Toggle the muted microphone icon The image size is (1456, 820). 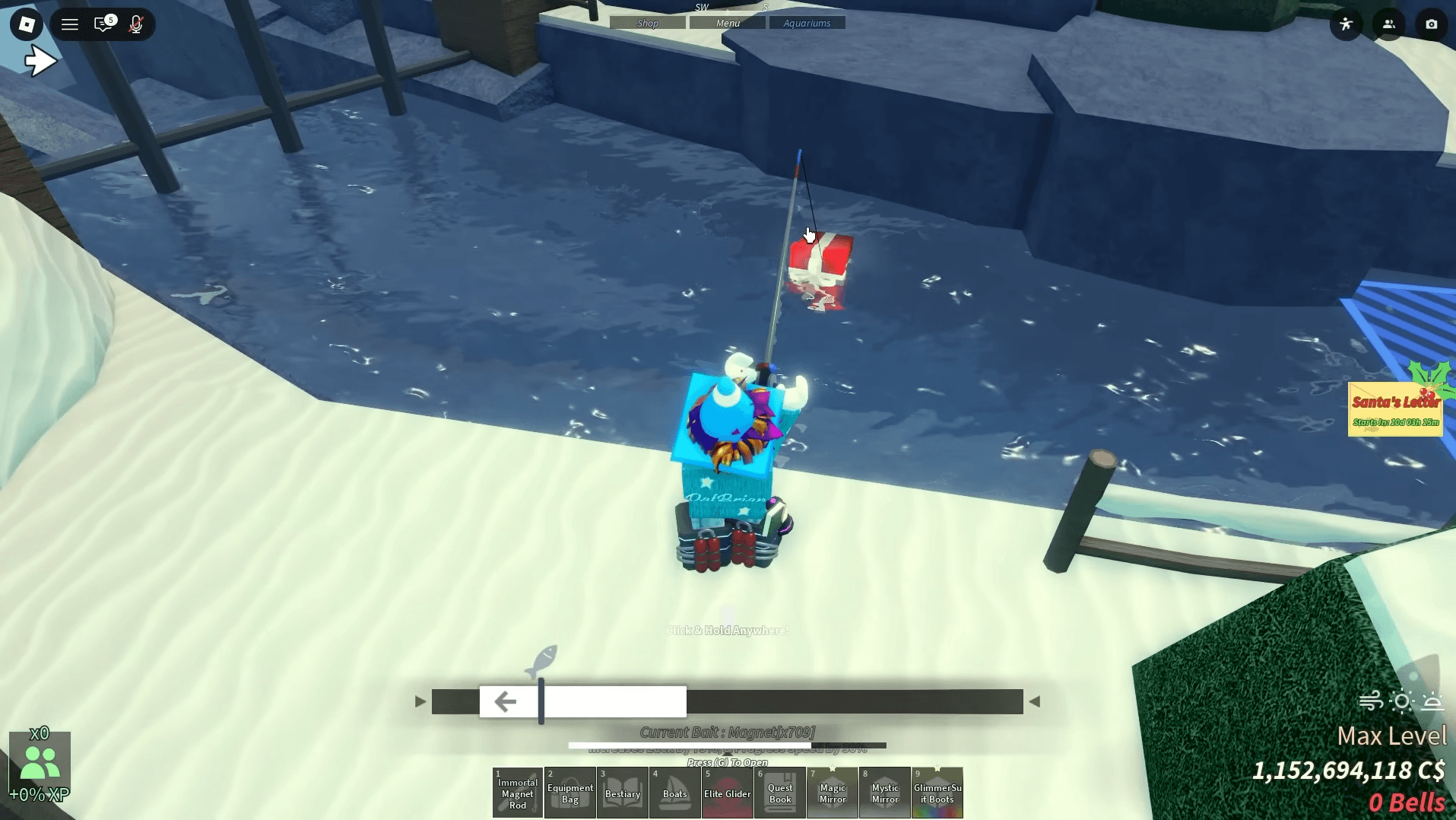pos(136,24)
